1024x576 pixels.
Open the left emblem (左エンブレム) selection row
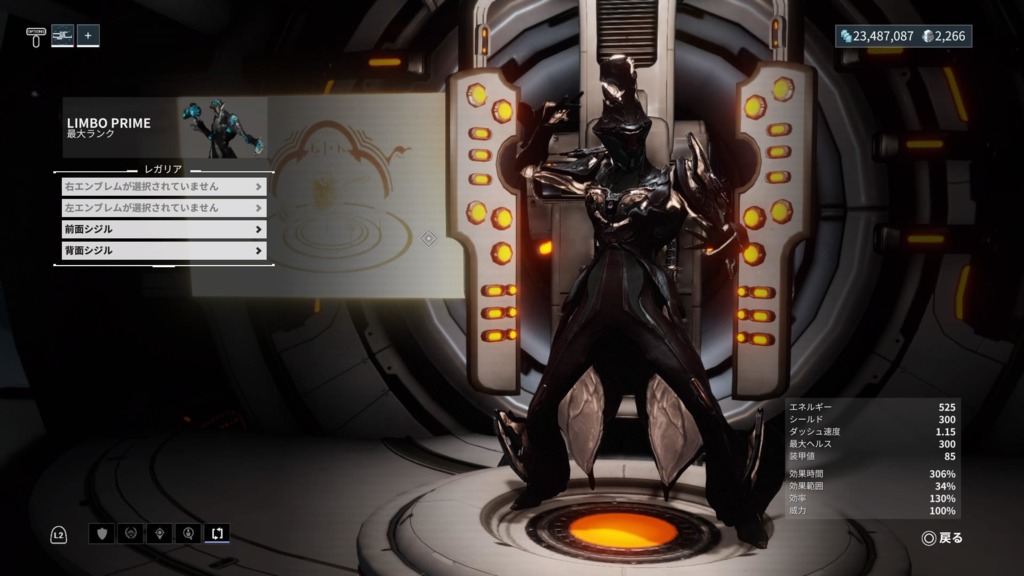pos(160,208)
